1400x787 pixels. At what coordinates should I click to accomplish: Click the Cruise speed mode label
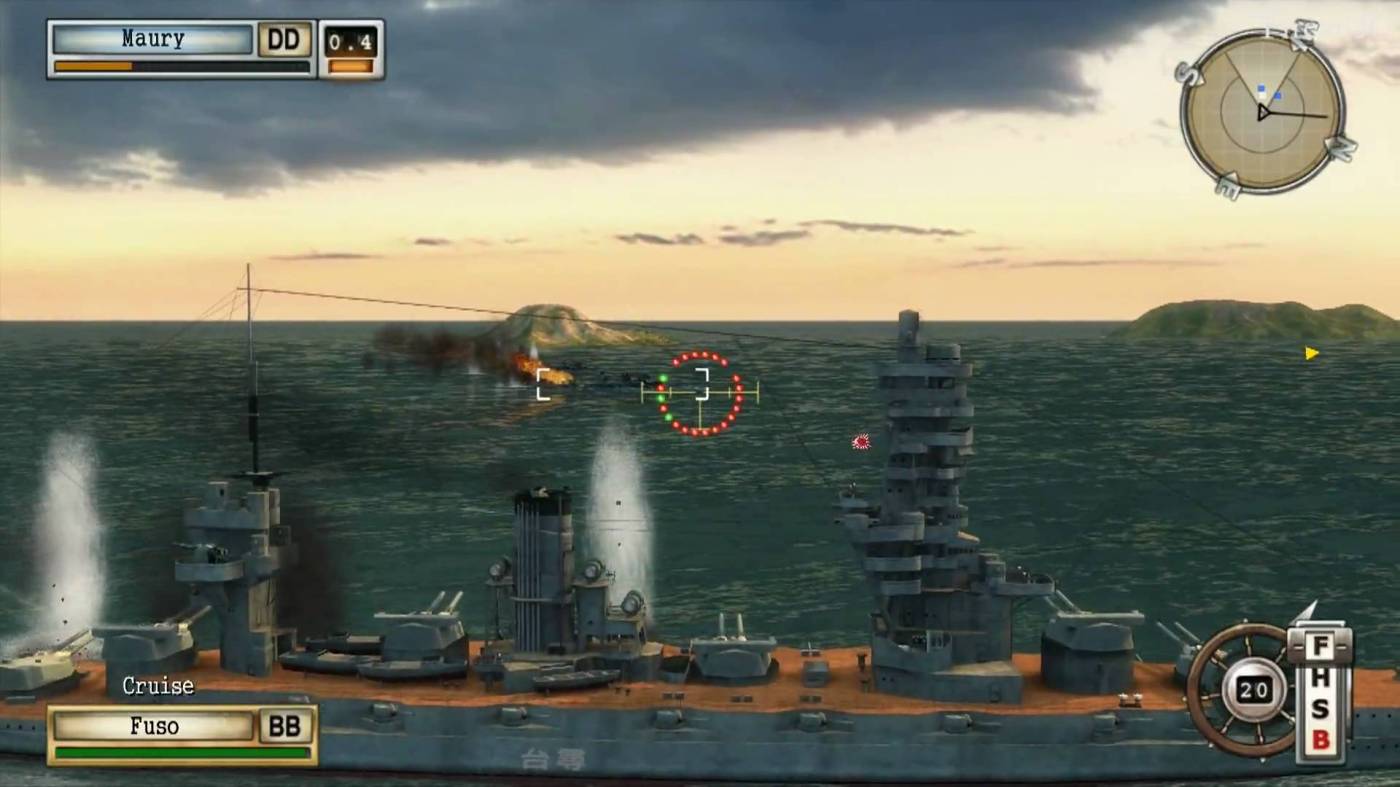tap(157, 687)
